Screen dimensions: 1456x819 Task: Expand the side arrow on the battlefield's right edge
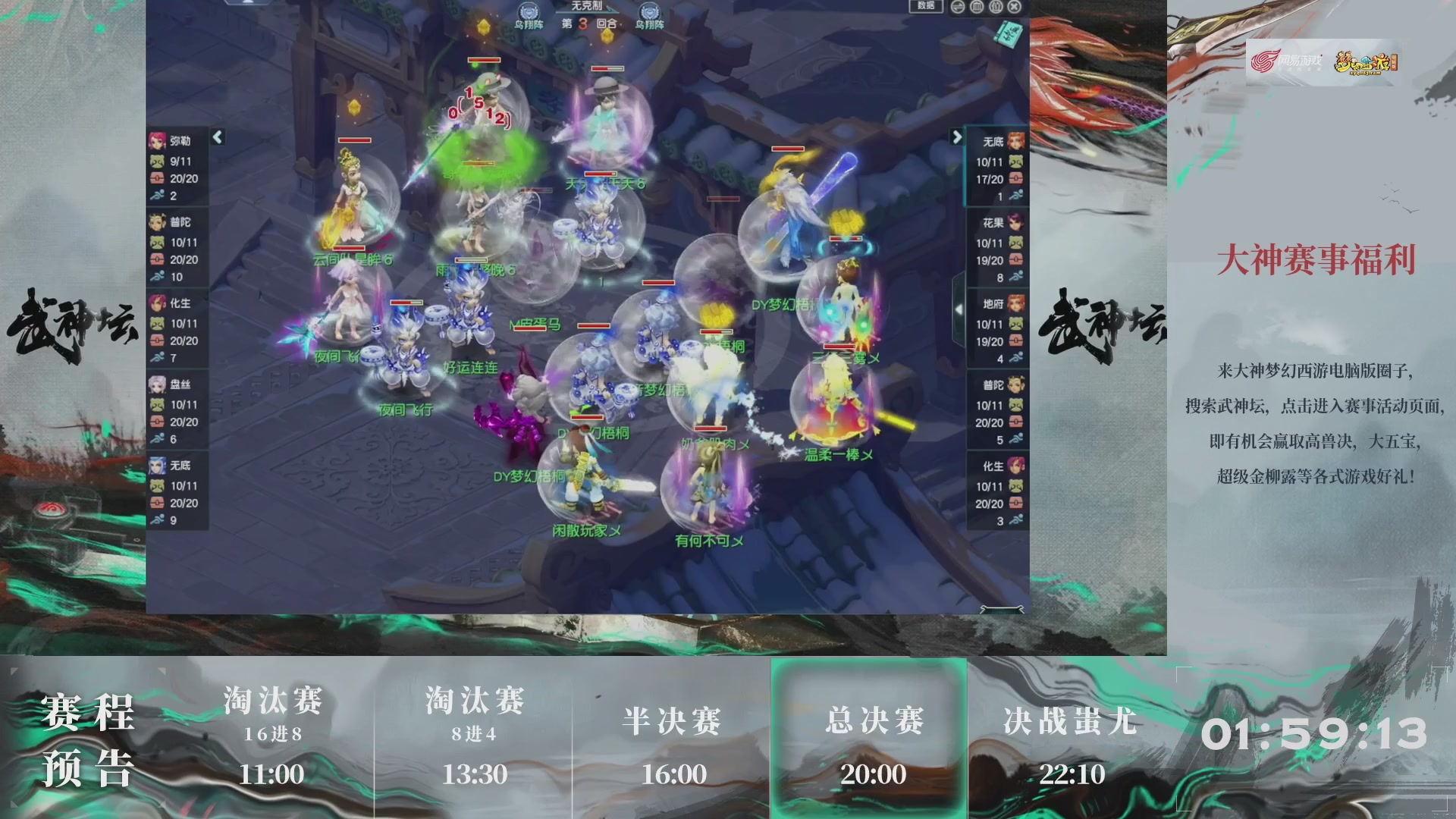pos(959,309)
